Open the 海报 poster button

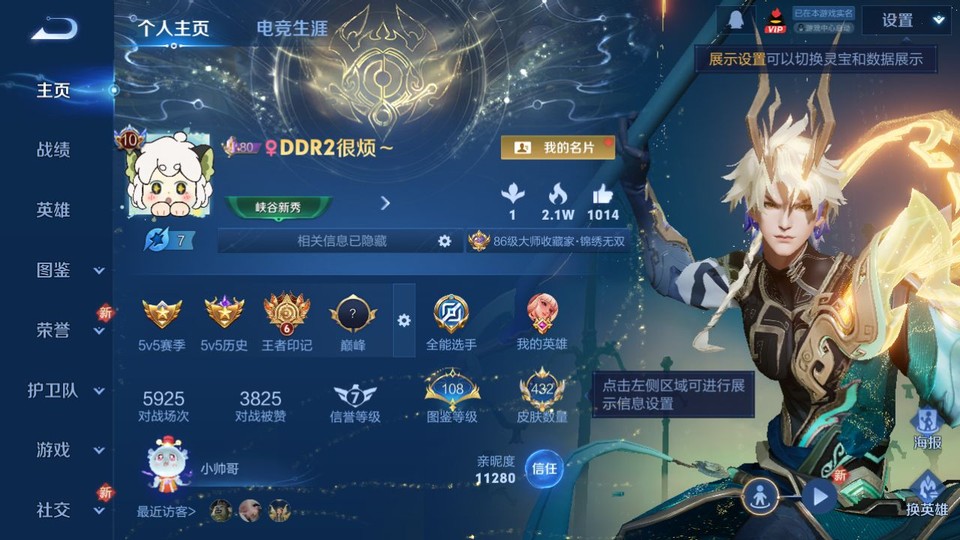pos(927,428)
